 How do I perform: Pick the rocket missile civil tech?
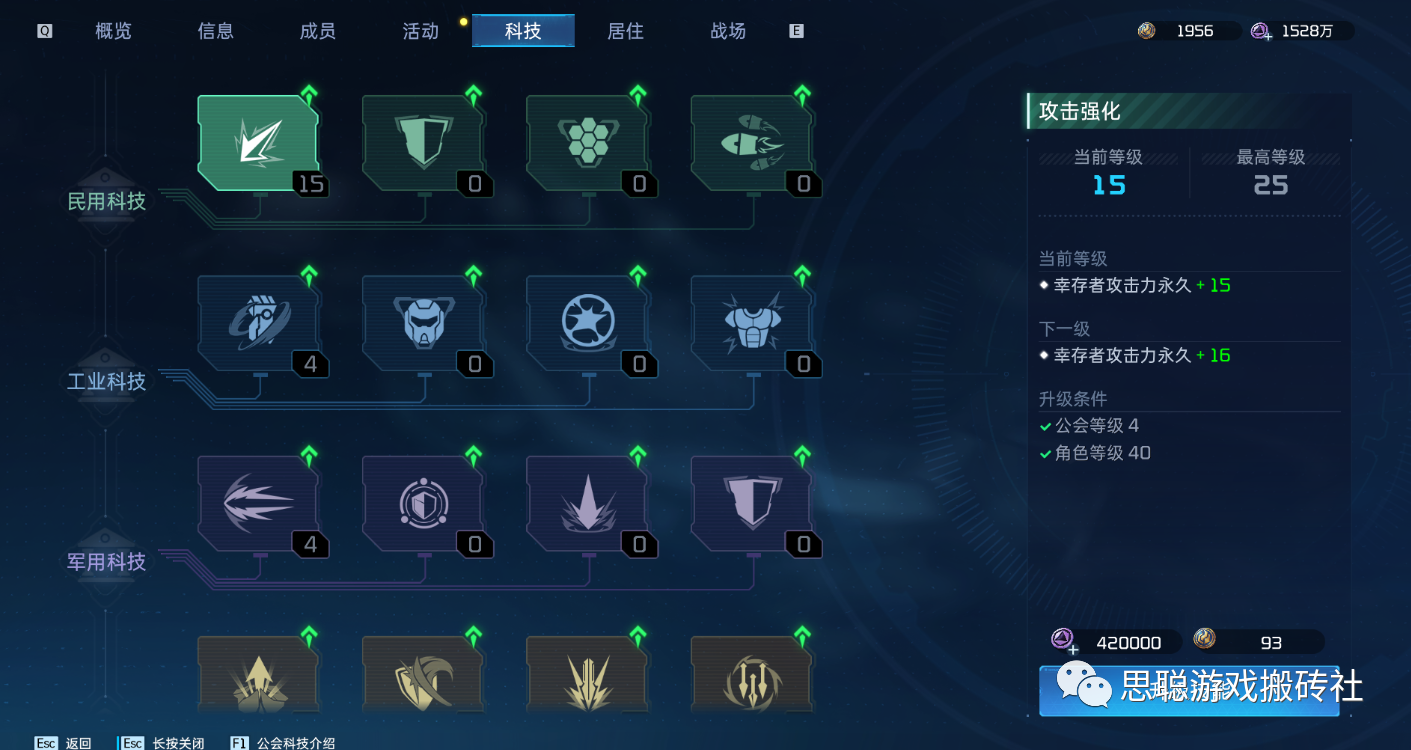click(750, 142)
